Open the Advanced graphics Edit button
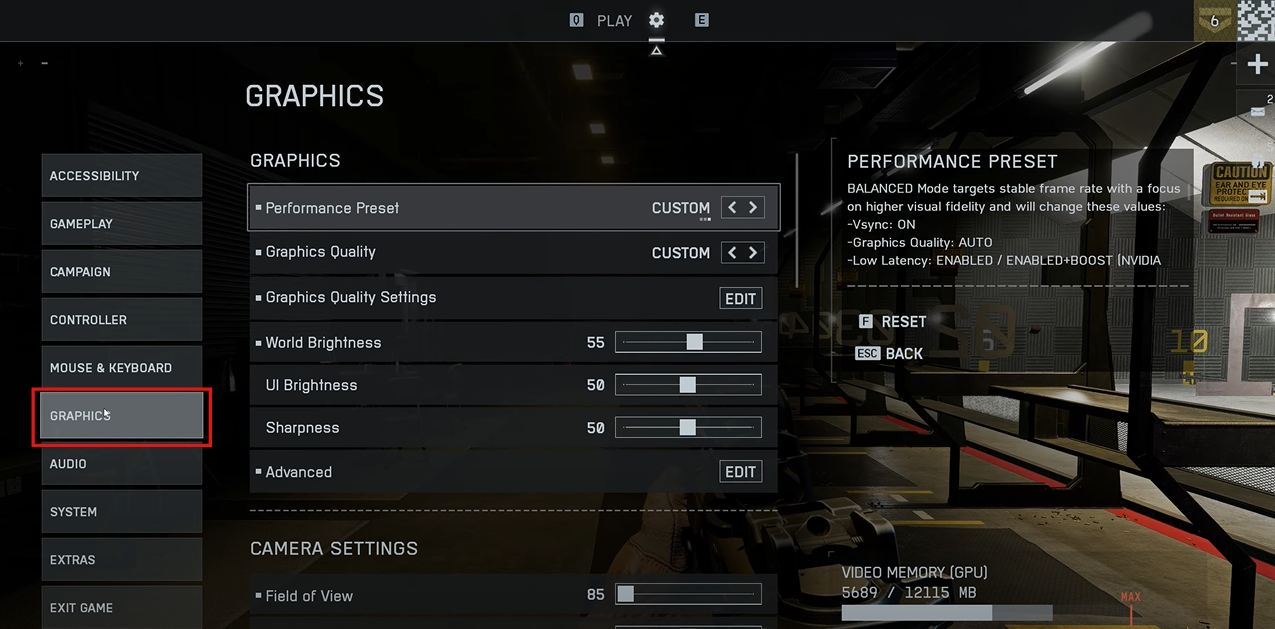The image size is (1275, 629). (x=740, y=472)
